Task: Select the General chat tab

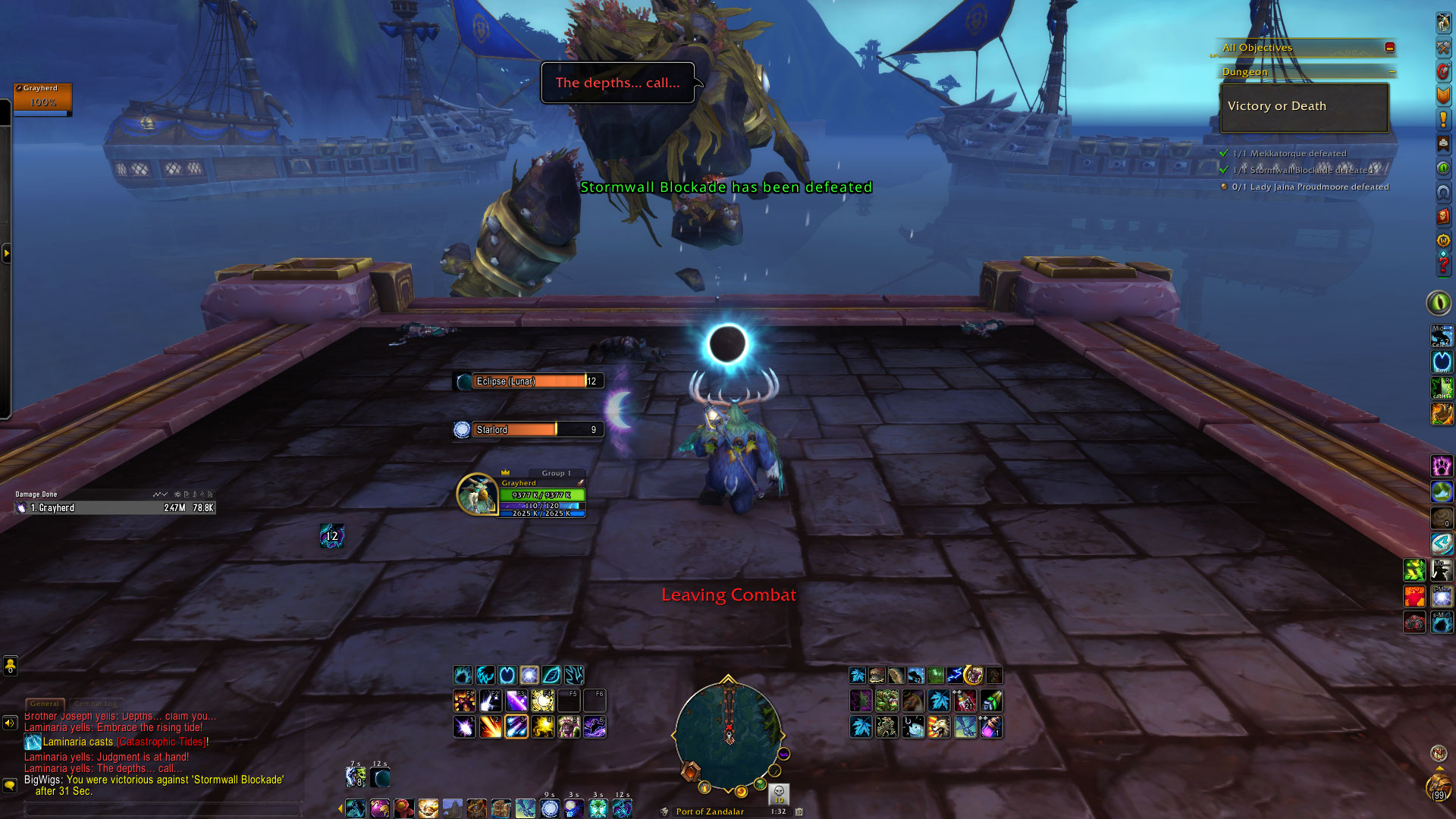Action: point(45,704)
